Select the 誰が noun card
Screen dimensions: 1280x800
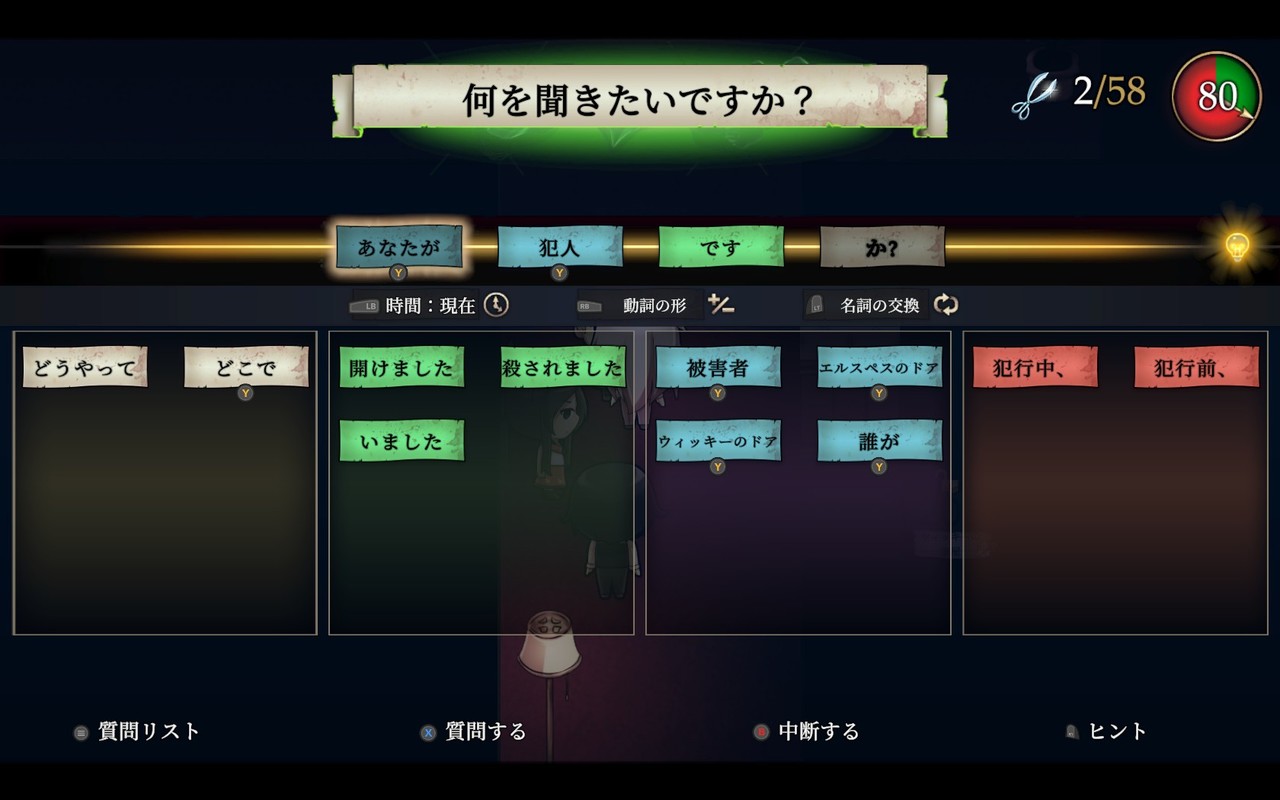coord(879,441)
